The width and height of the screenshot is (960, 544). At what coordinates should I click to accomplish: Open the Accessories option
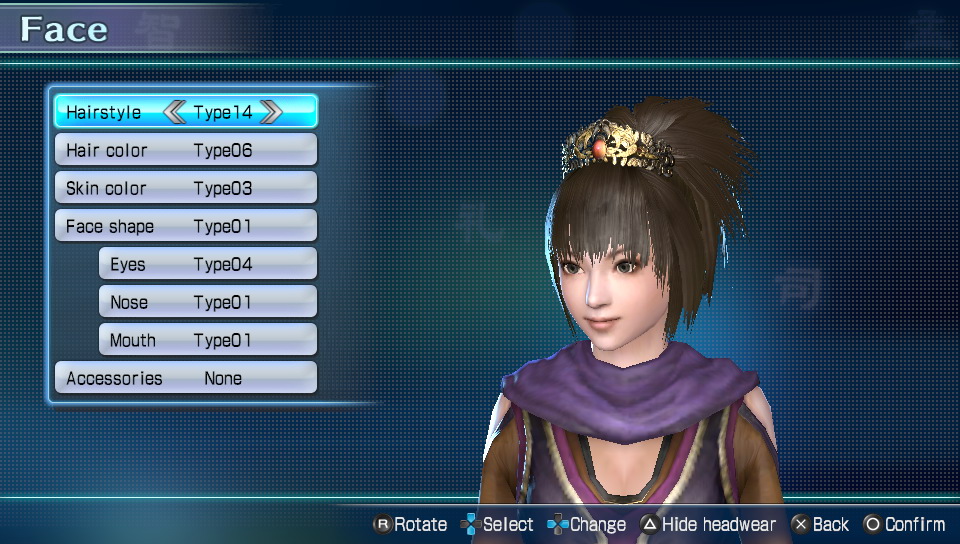[x=185, y=378]
